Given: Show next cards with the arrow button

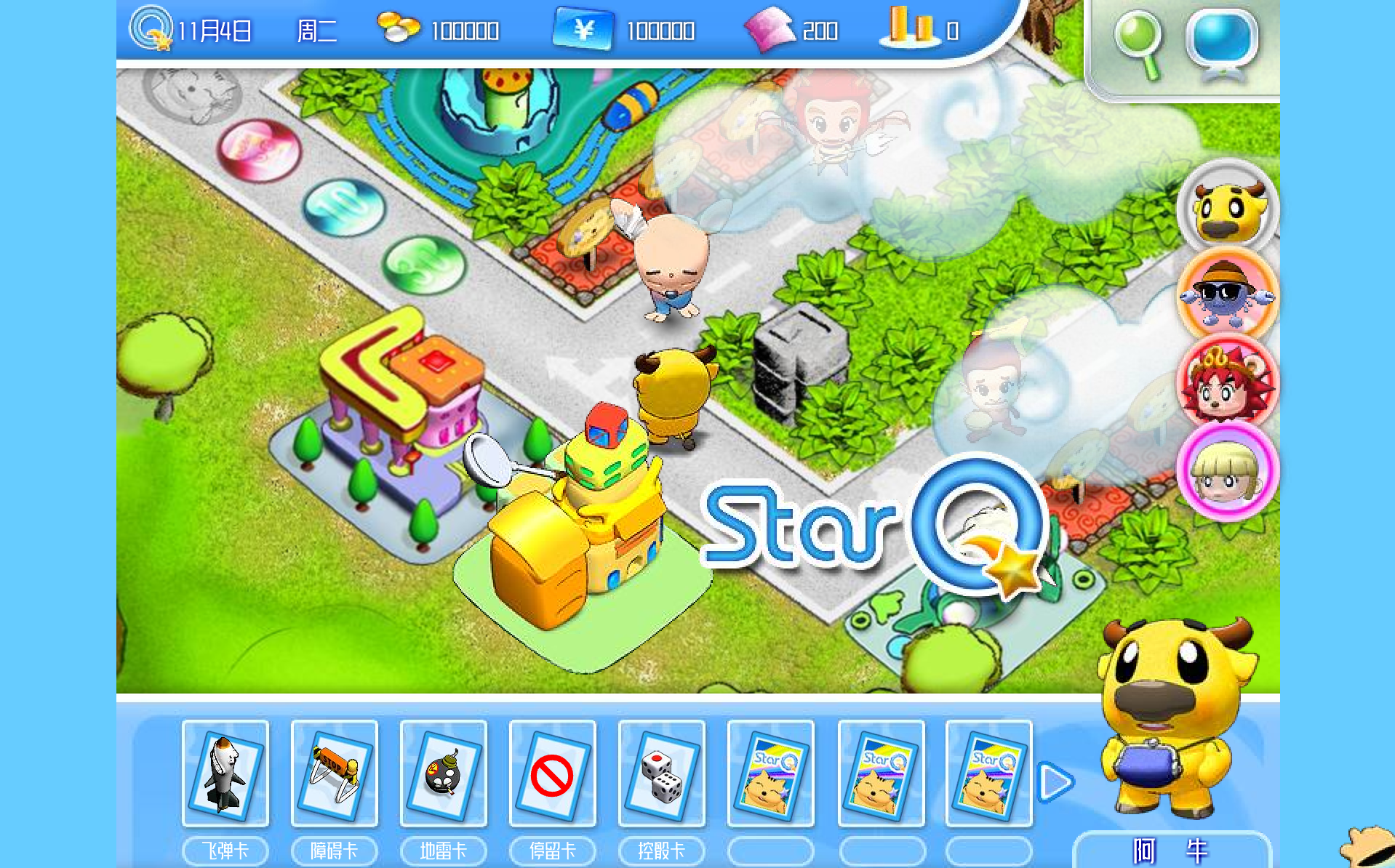Looking at the screenshot, I should pyautogui.click(x=1056, y=782).
